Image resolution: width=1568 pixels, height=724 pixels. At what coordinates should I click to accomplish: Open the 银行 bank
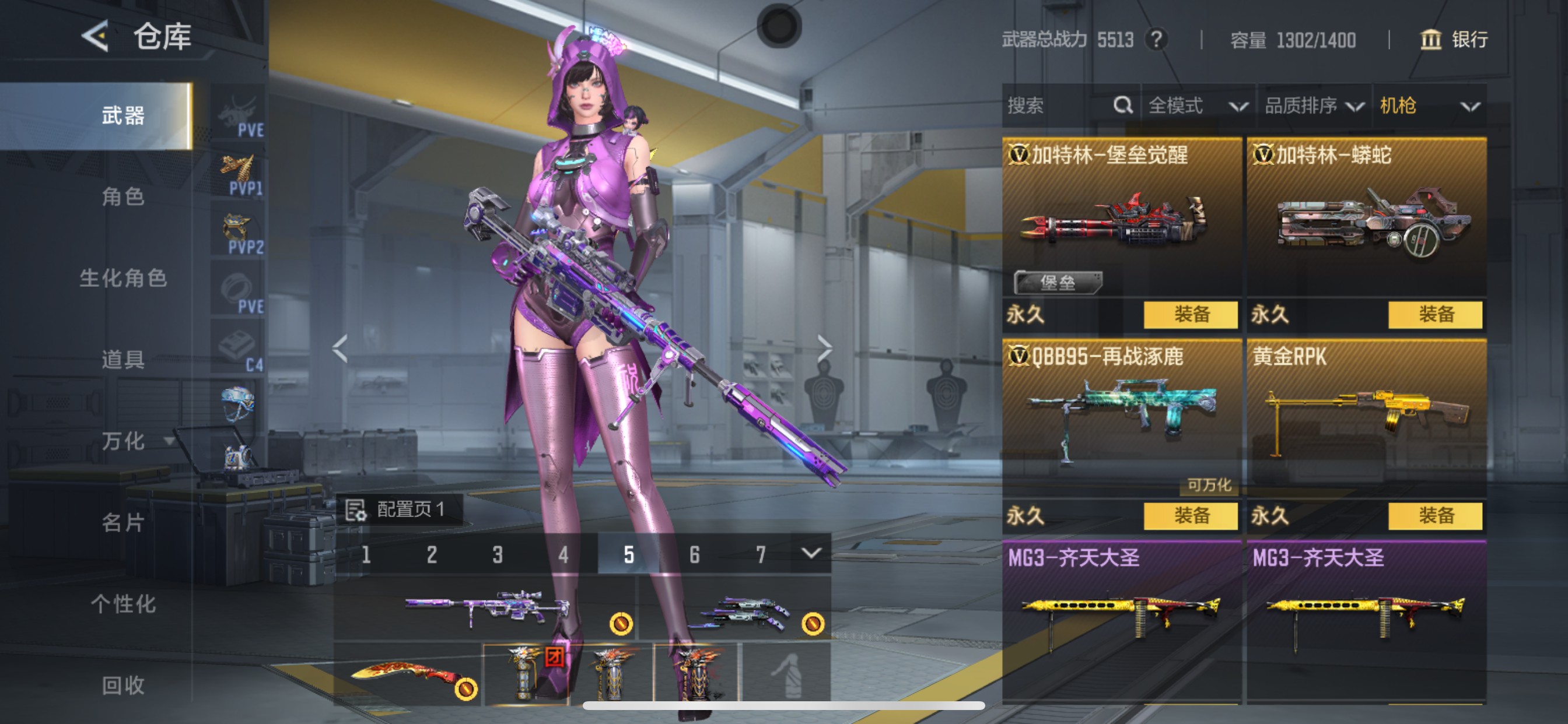[x=1454, y=40]
